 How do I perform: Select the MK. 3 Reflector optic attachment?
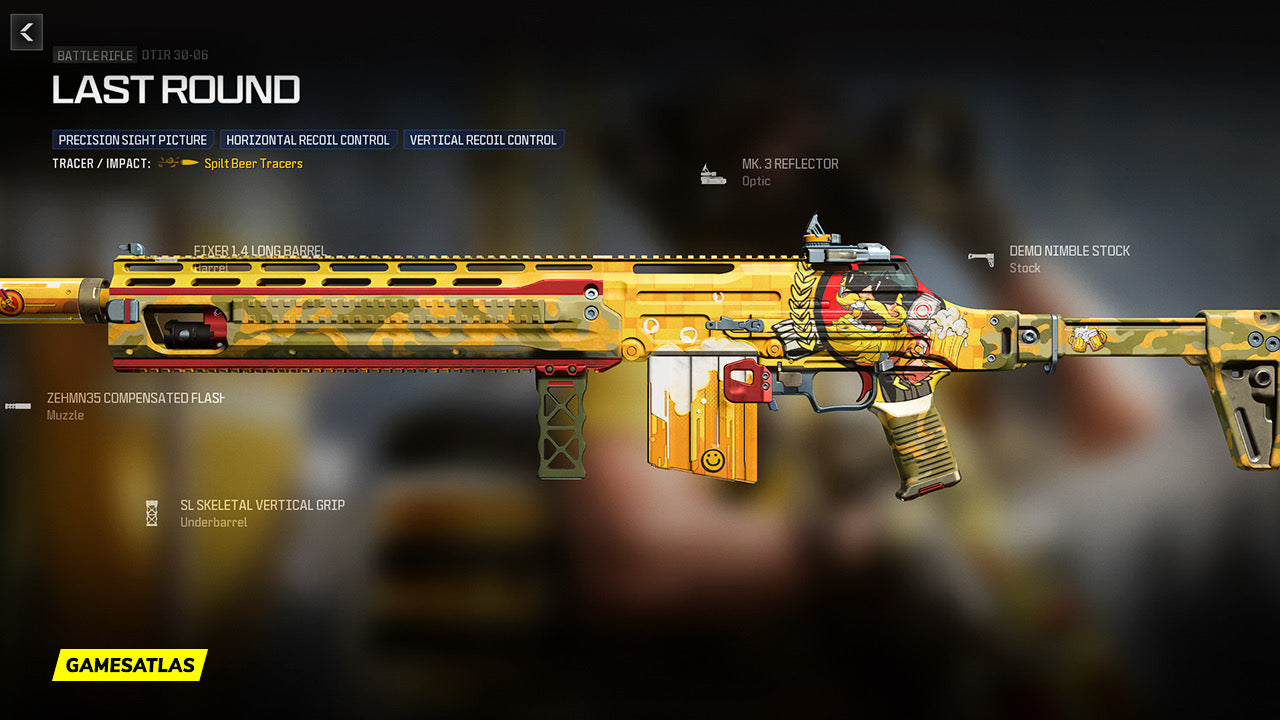[x=789, y=164]
